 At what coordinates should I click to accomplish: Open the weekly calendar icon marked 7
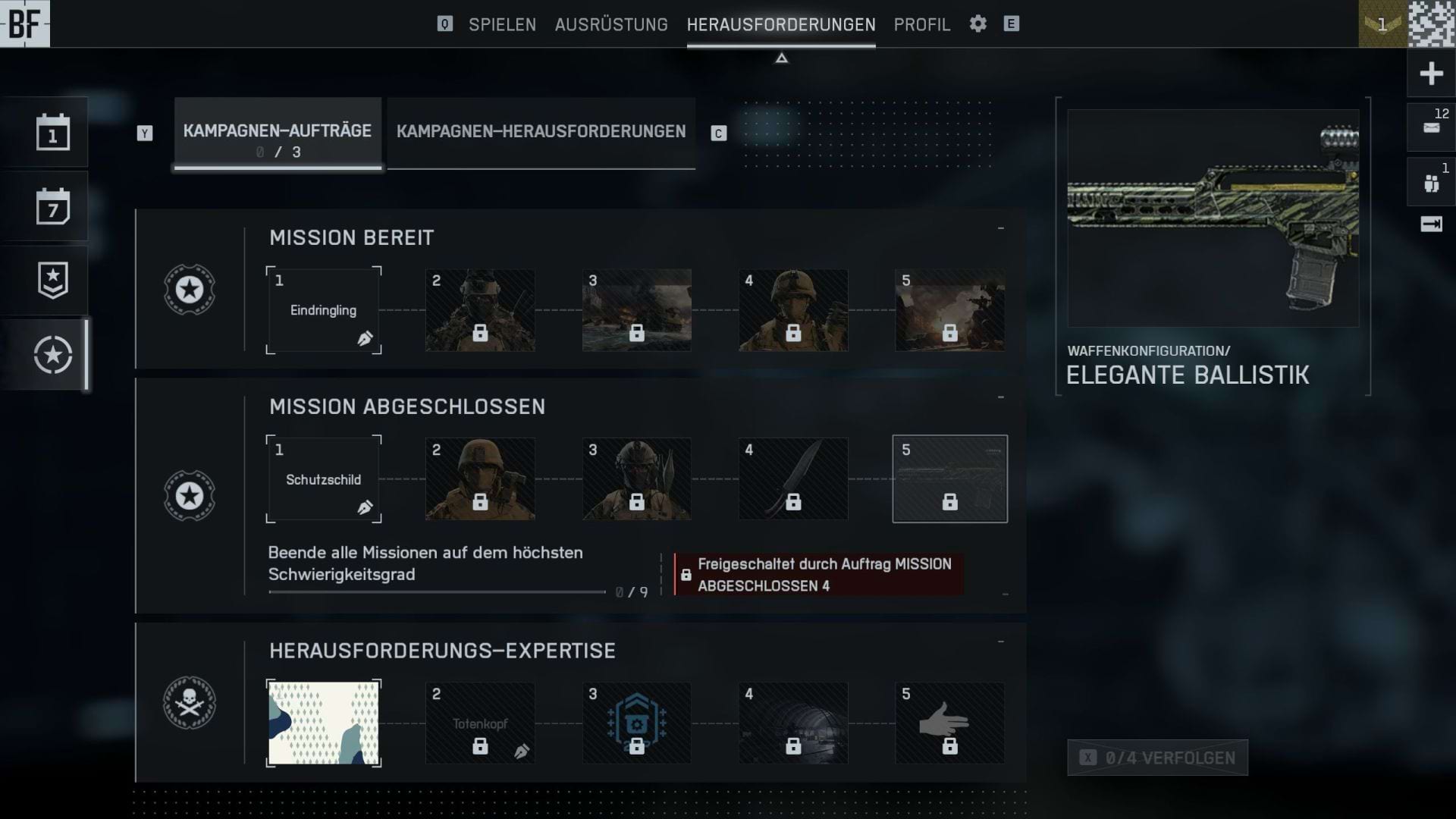[52, 206]
